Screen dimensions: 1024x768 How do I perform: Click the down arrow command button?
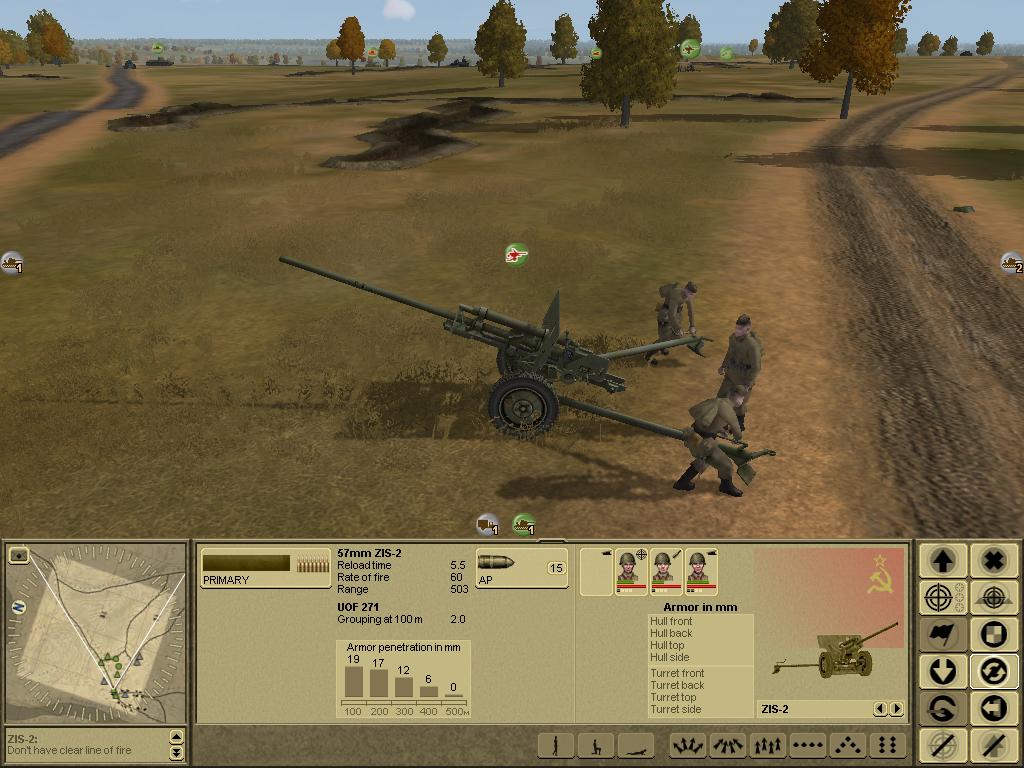(942, 671)
